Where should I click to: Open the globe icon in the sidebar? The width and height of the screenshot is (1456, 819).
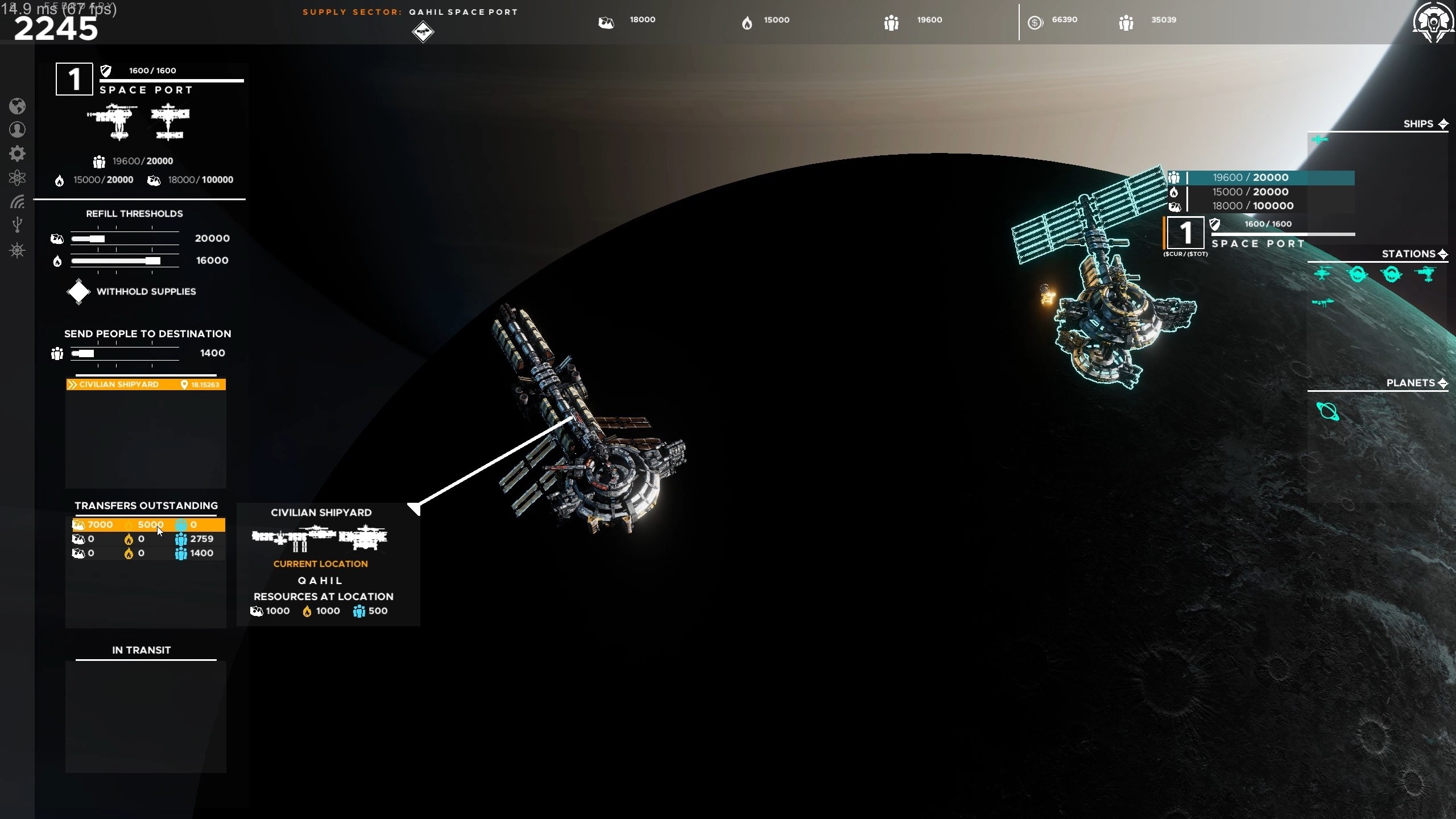[x=17, y=106]
